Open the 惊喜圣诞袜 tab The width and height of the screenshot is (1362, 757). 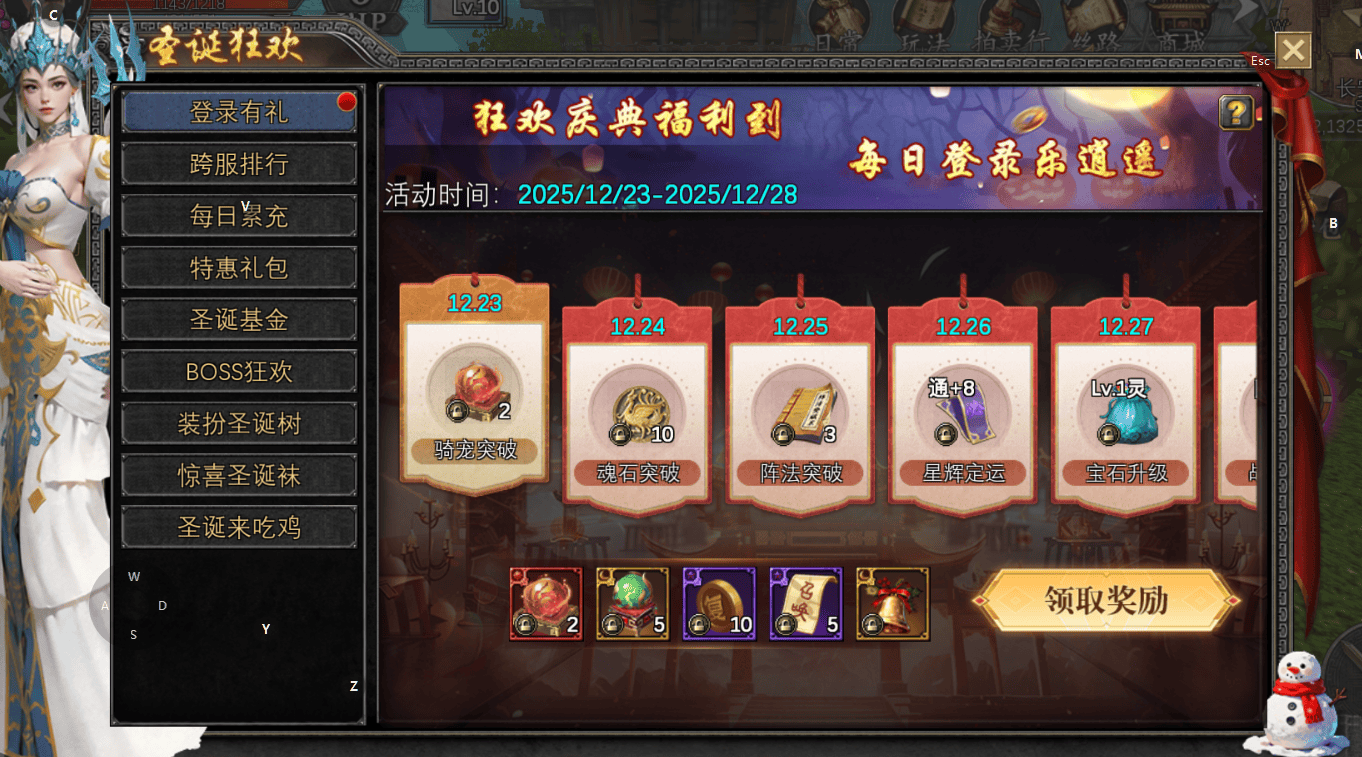coord(239,476)
